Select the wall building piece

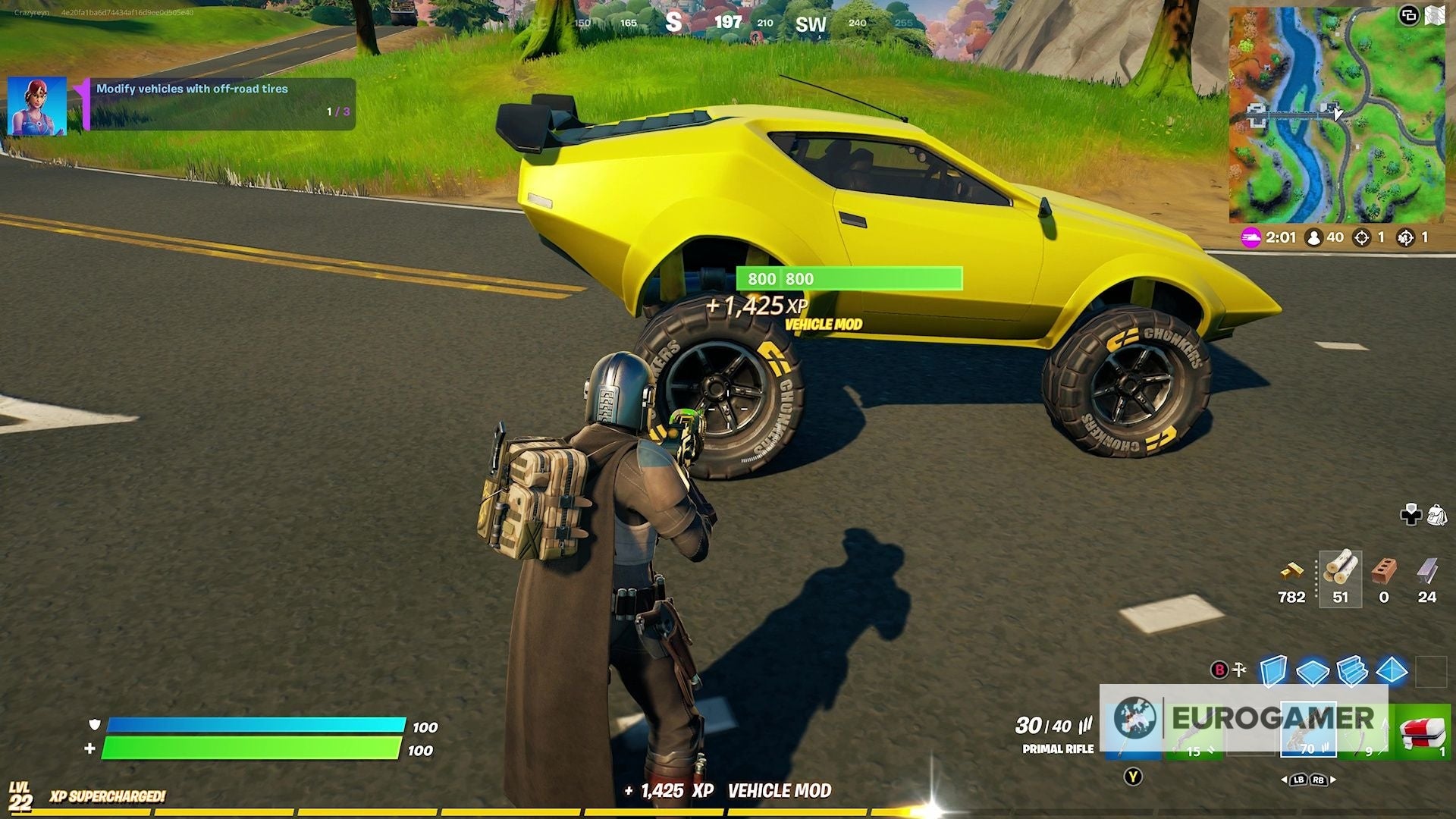(1273, 670)
